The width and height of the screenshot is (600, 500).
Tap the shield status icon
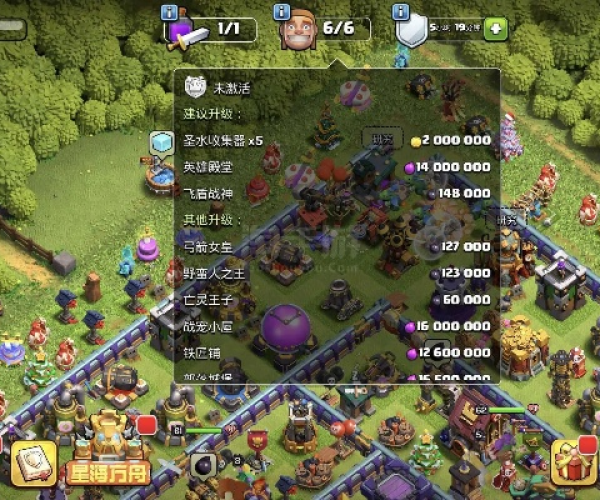(412, 30)
